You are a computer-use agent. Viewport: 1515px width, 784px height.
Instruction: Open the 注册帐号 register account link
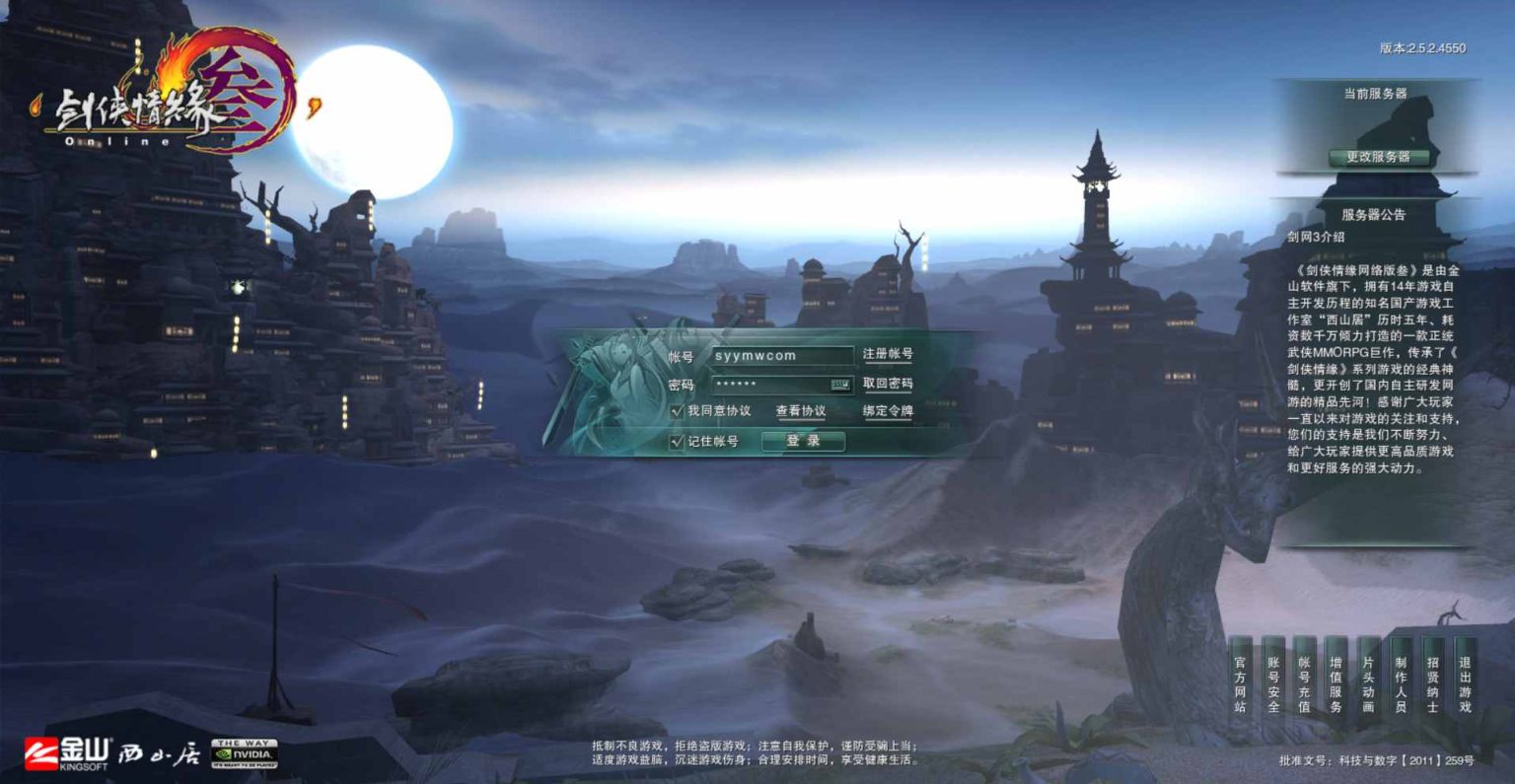tap(888, 354)
